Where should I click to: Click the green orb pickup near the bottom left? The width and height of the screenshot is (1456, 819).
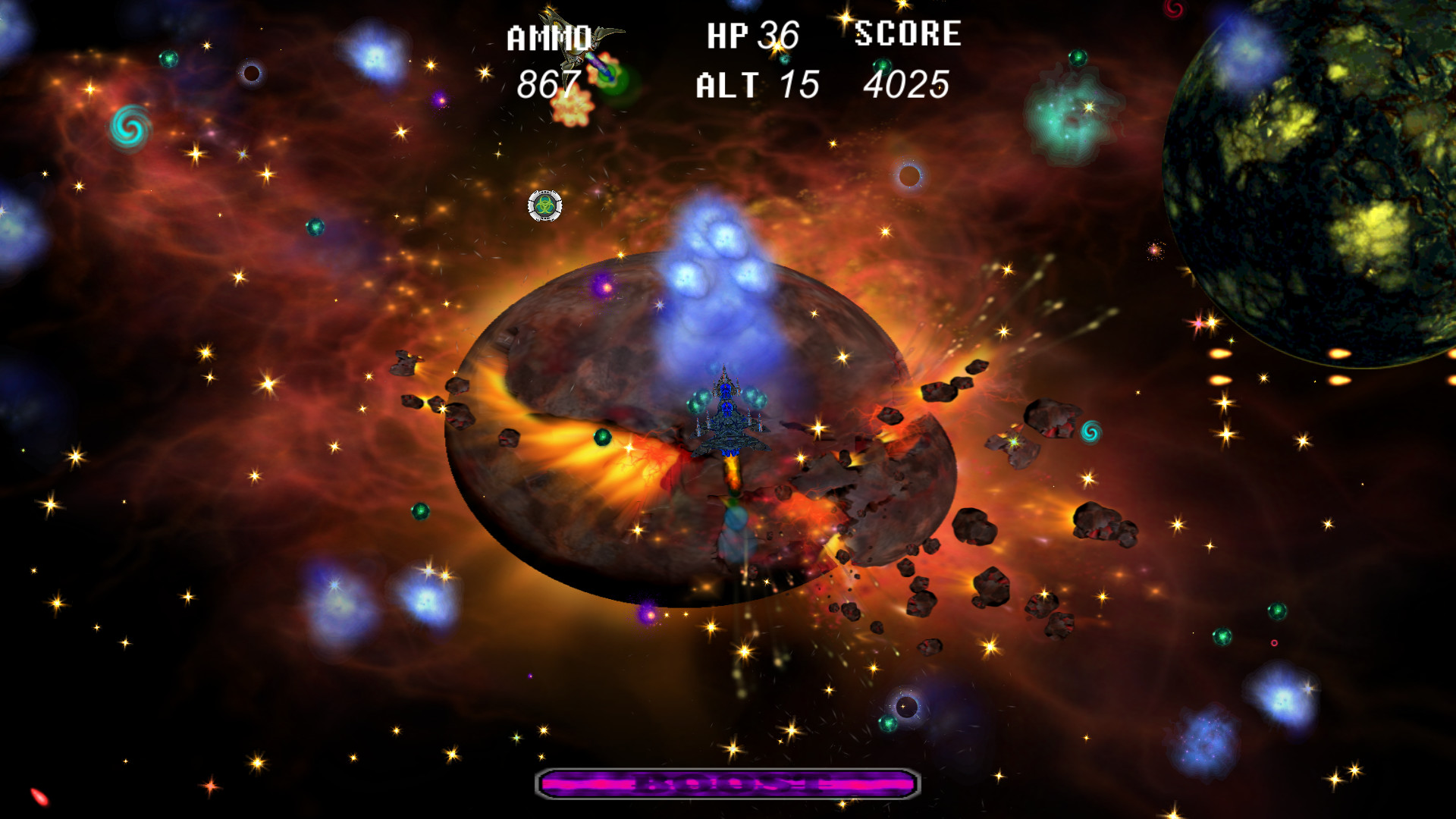[x=422, y=510]
